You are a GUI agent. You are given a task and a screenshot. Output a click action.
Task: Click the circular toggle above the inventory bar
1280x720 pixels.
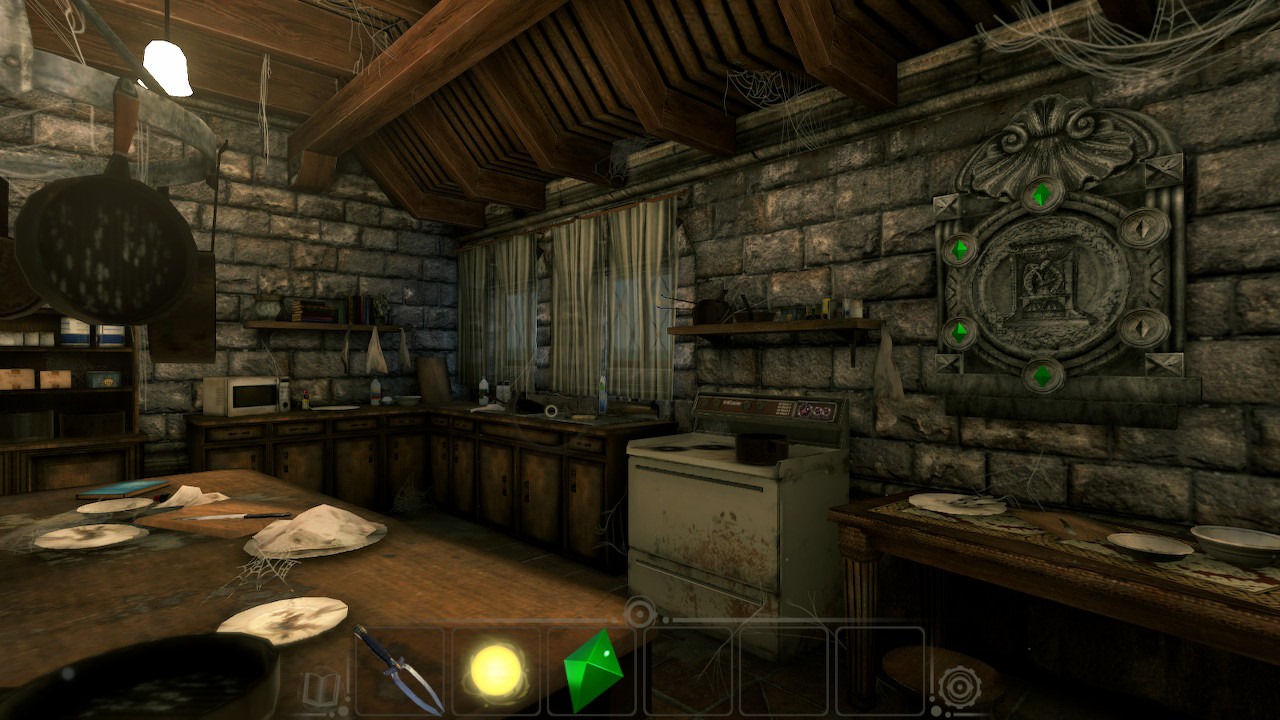[x=639, y=610]
